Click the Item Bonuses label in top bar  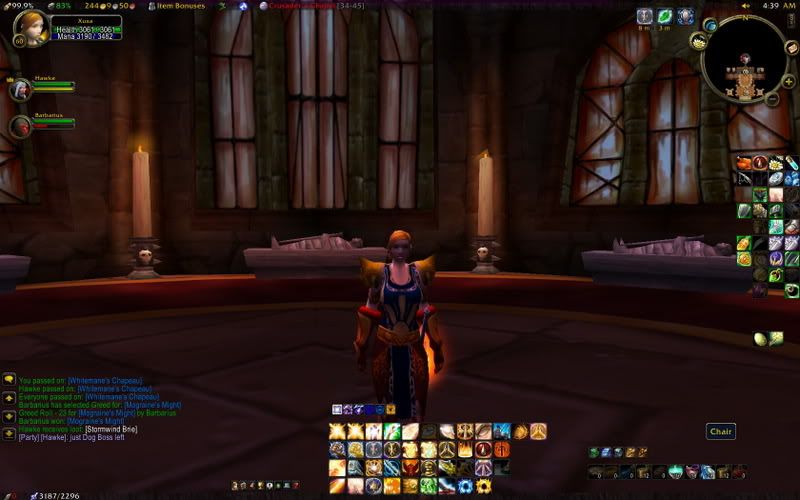[x=181, y=6]
